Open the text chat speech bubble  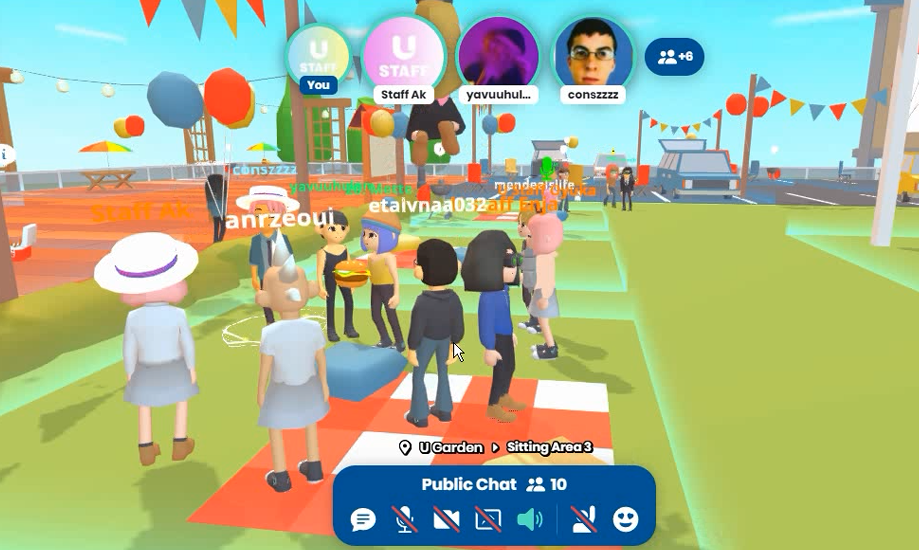(x=363, y=519)
